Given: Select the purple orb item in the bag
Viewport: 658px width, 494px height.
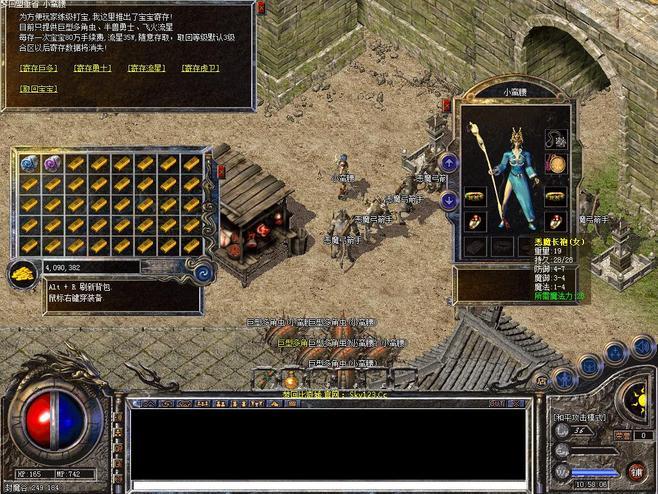Looking at the screenshot, I should (51, 163).
